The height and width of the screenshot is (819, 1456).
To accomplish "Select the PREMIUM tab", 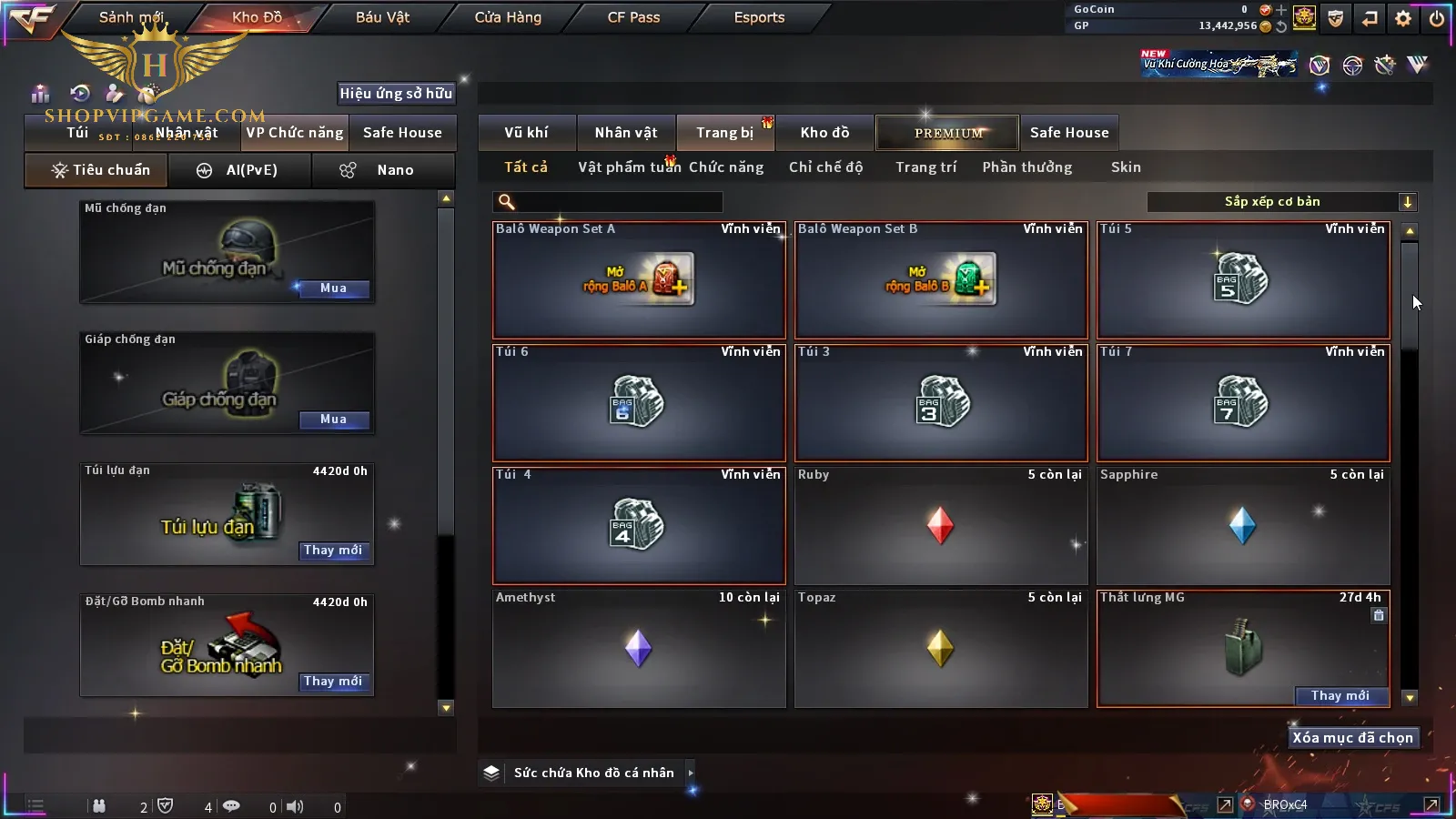I will (948, 133).
